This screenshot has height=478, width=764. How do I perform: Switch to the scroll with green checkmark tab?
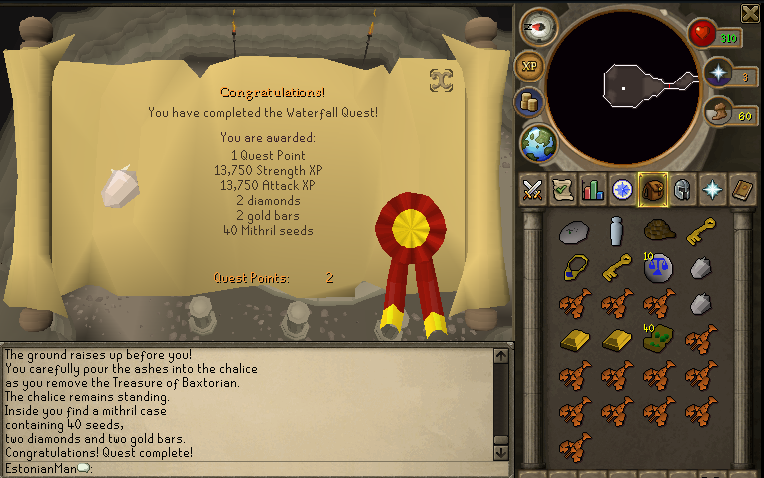click(x=562, y=188)
